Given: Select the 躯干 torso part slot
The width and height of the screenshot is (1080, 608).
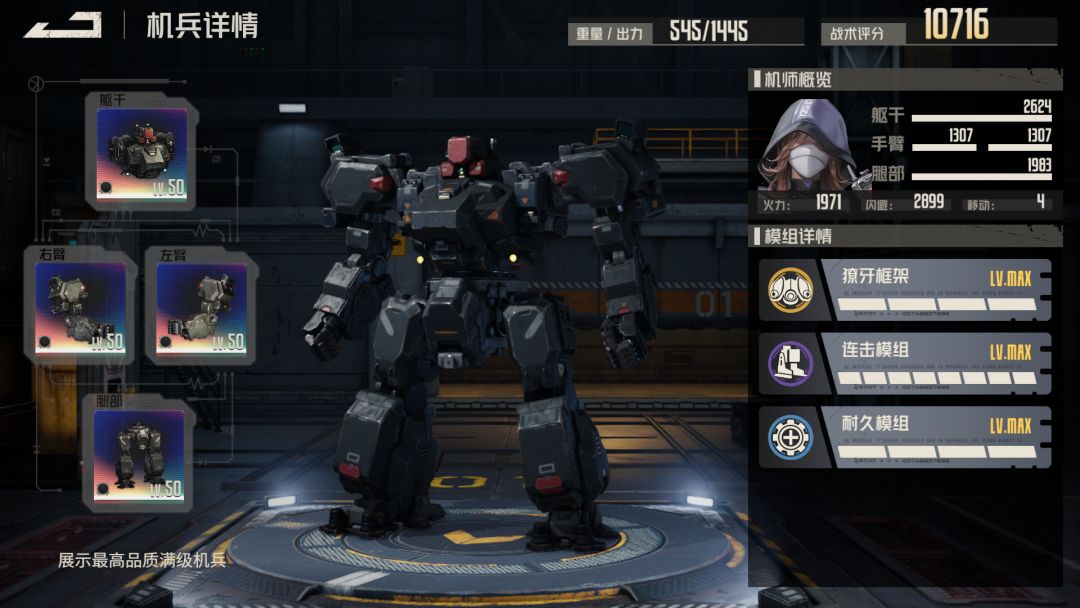Looking at the screenshot, I should tap(142, 154).
